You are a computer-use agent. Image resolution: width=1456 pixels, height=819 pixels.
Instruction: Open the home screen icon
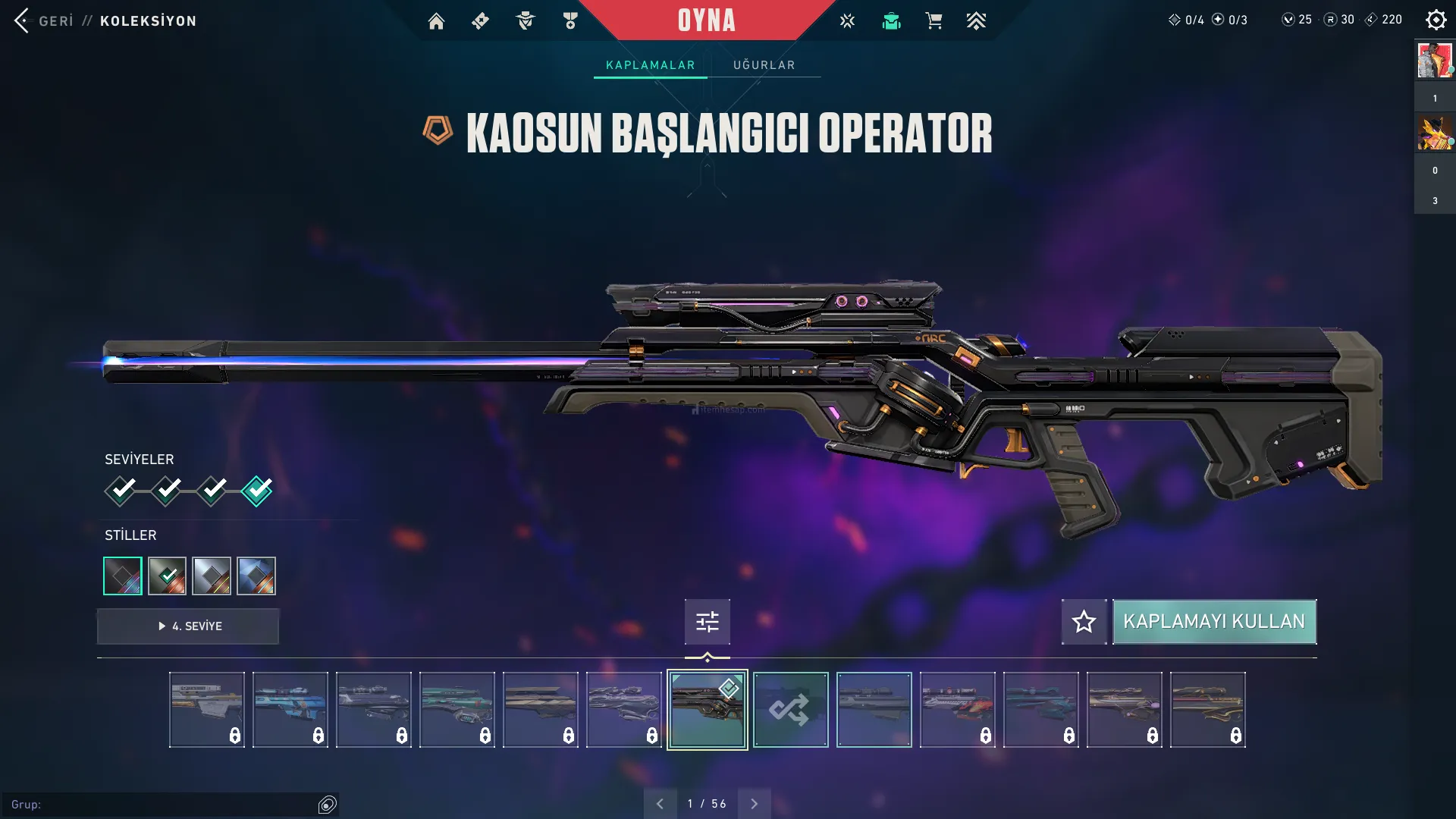[436, 21]
